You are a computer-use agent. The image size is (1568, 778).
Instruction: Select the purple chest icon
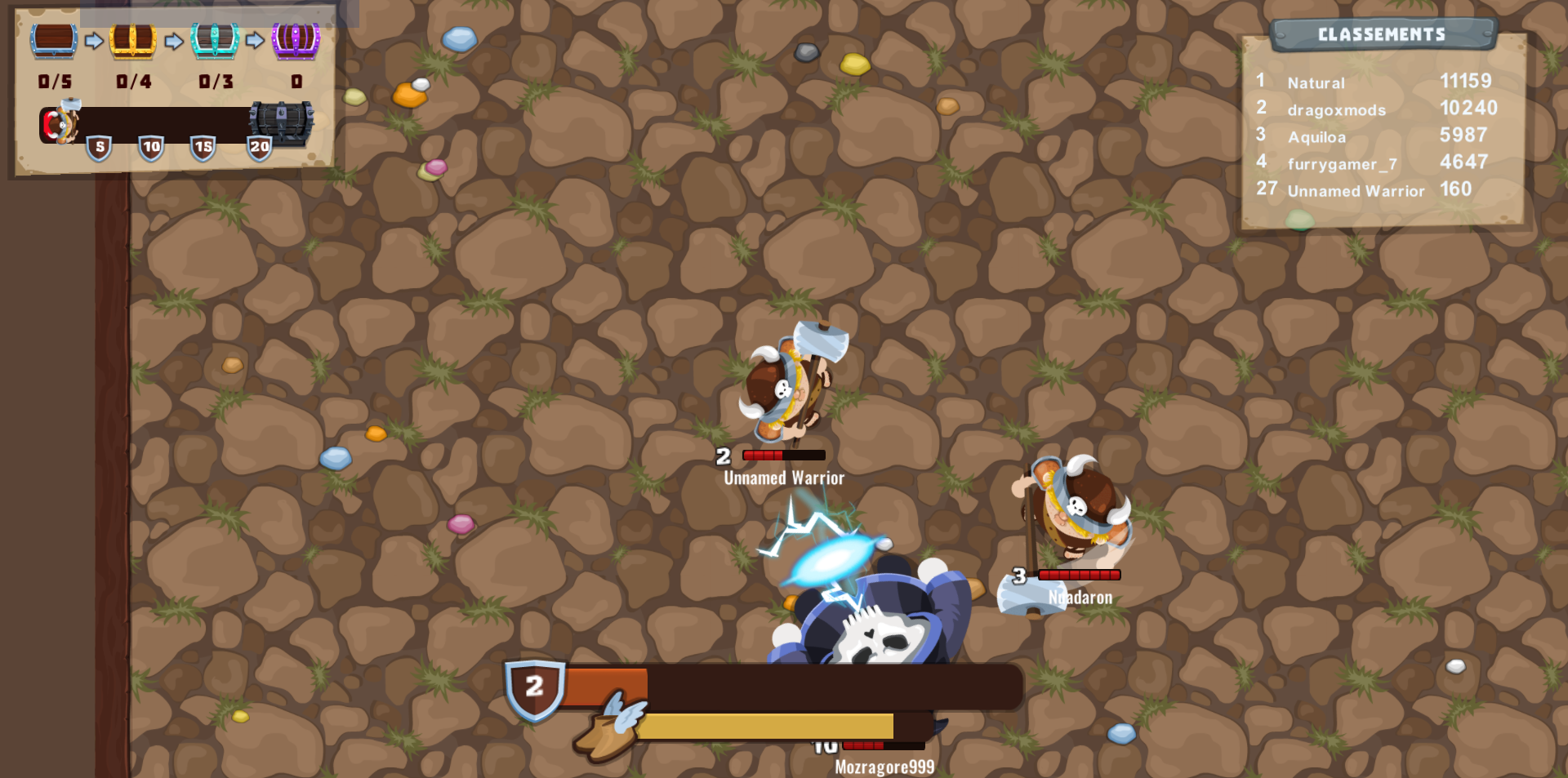pyautogui.click(x=296, y=41)
